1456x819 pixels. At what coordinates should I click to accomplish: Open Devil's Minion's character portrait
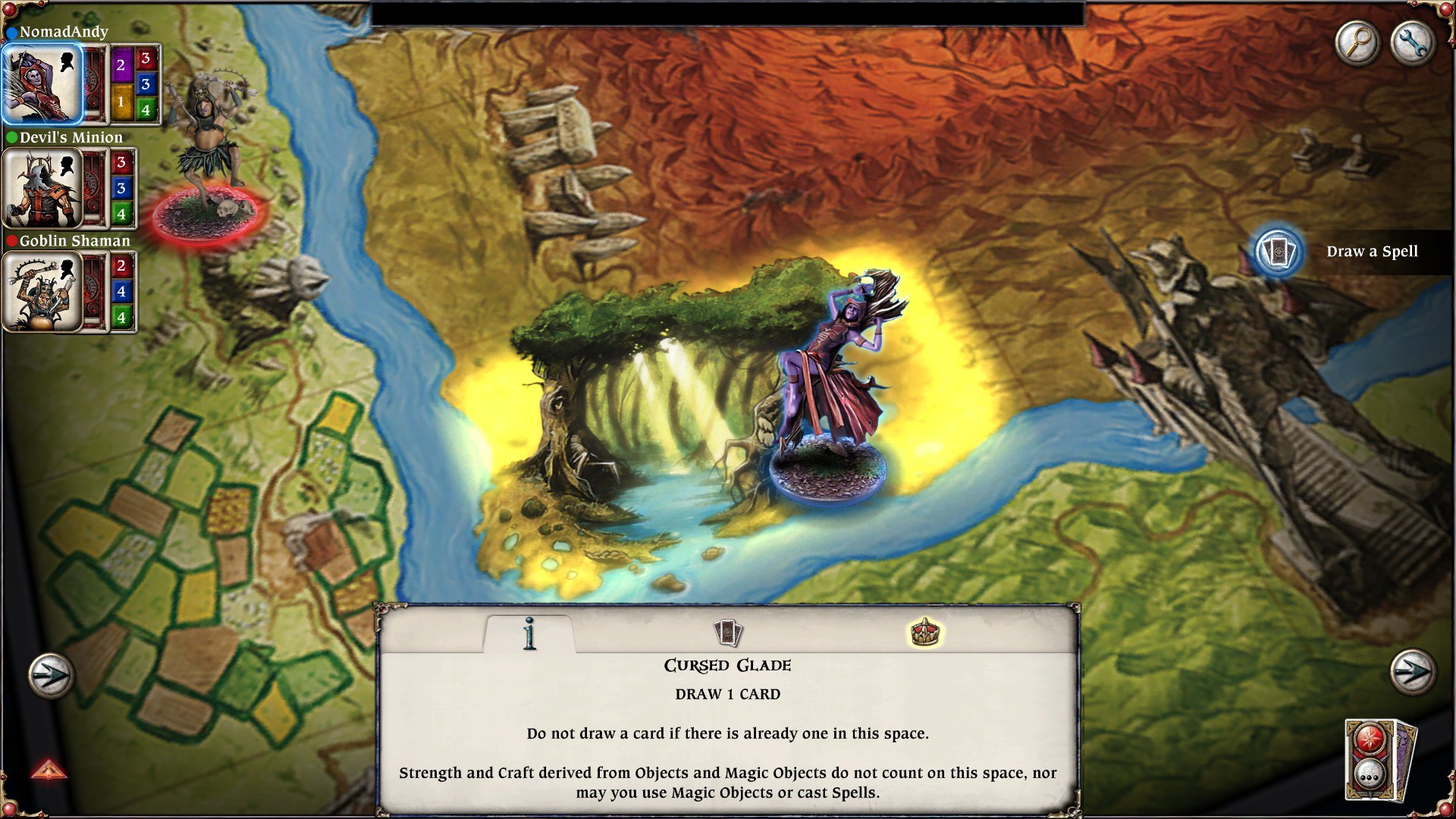pos(42,187)
